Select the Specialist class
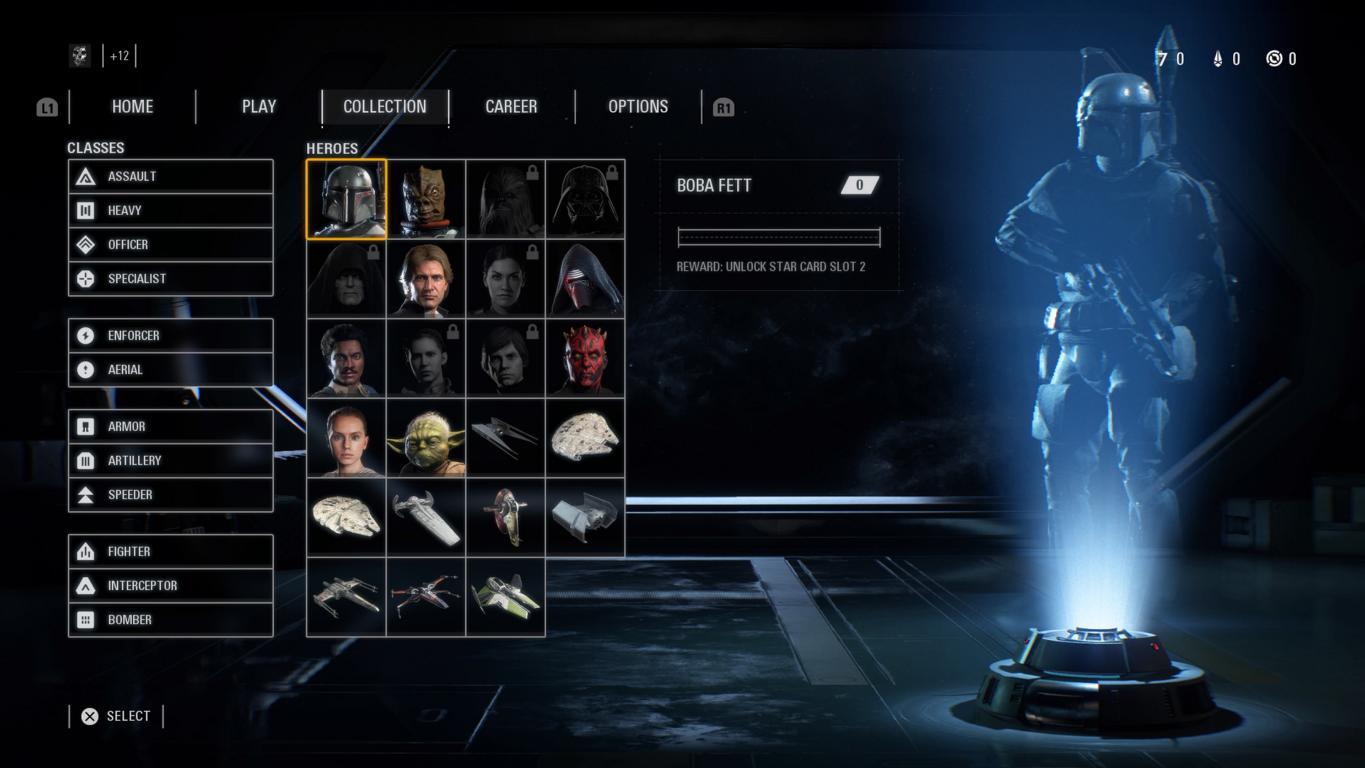The height and width of the screenshot is (768, 1365). pyautogui.click(x=170, y=279)
